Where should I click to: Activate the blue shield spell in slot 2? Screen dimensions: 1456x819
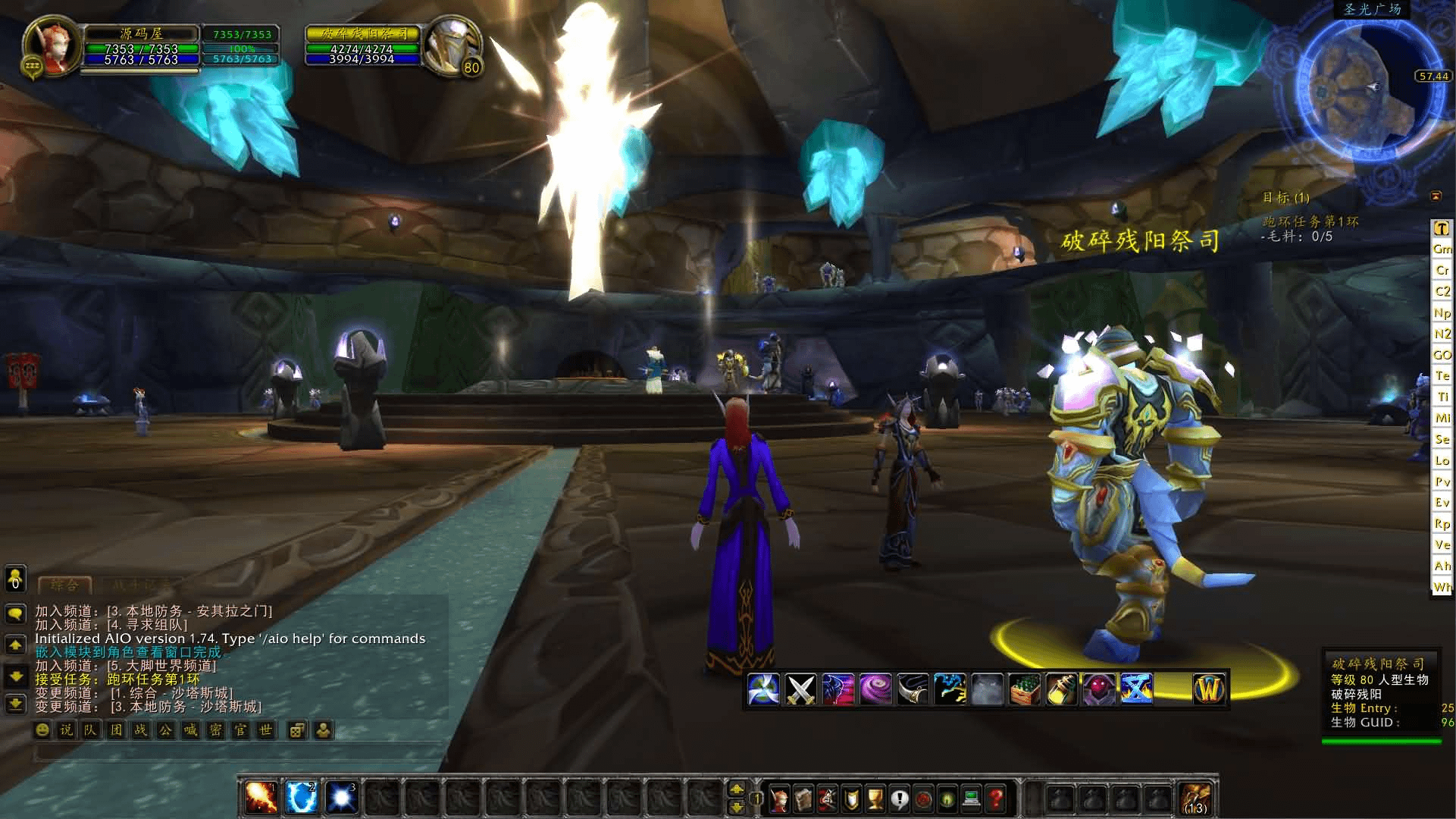(302, 798)
